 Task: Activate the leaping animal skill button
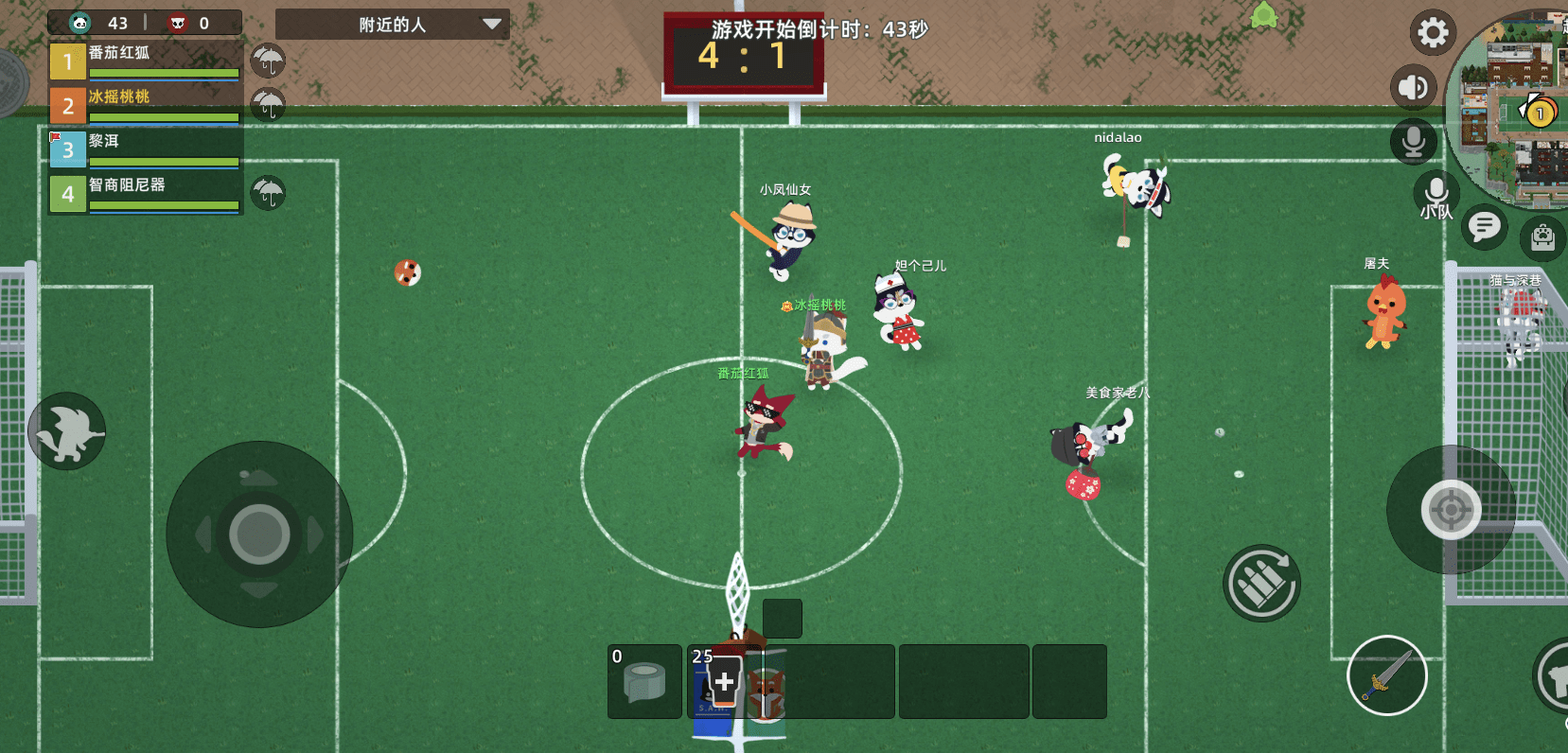66,431
